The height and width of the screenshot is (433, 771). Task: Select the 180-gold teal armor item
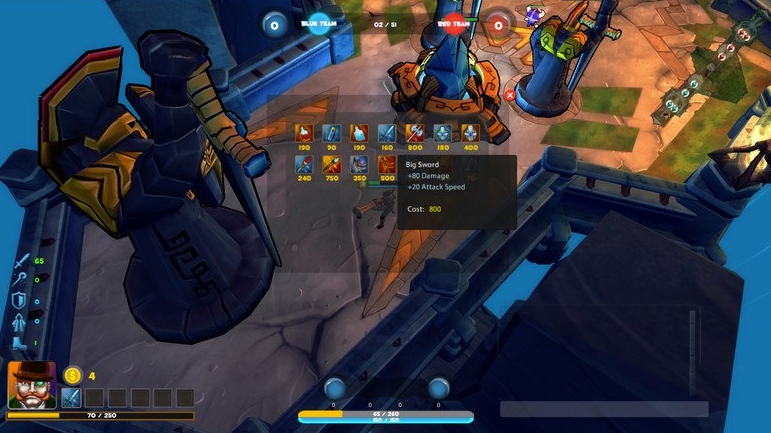point(442,133)
